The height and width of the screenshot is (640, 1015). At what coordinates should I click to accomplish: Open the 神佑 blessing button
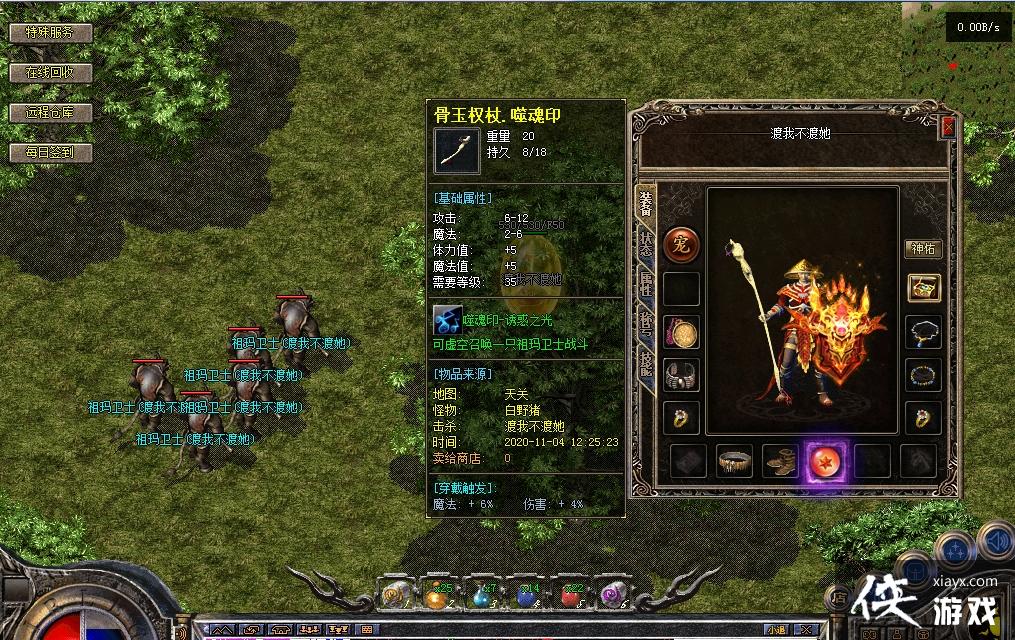coord(923,249)
